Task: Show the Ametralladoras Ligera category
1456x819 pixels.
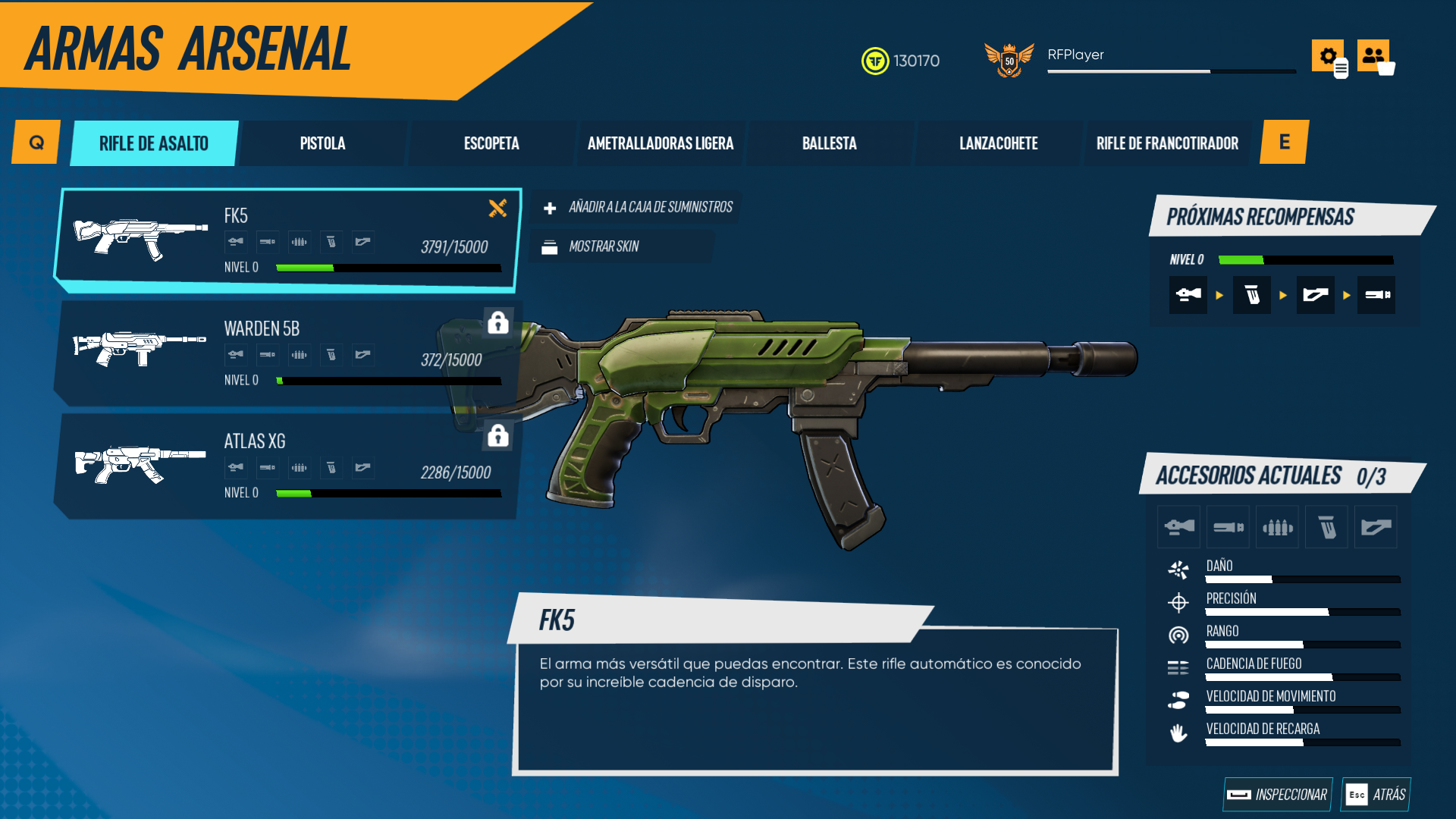Action: [x=661, y=143]
